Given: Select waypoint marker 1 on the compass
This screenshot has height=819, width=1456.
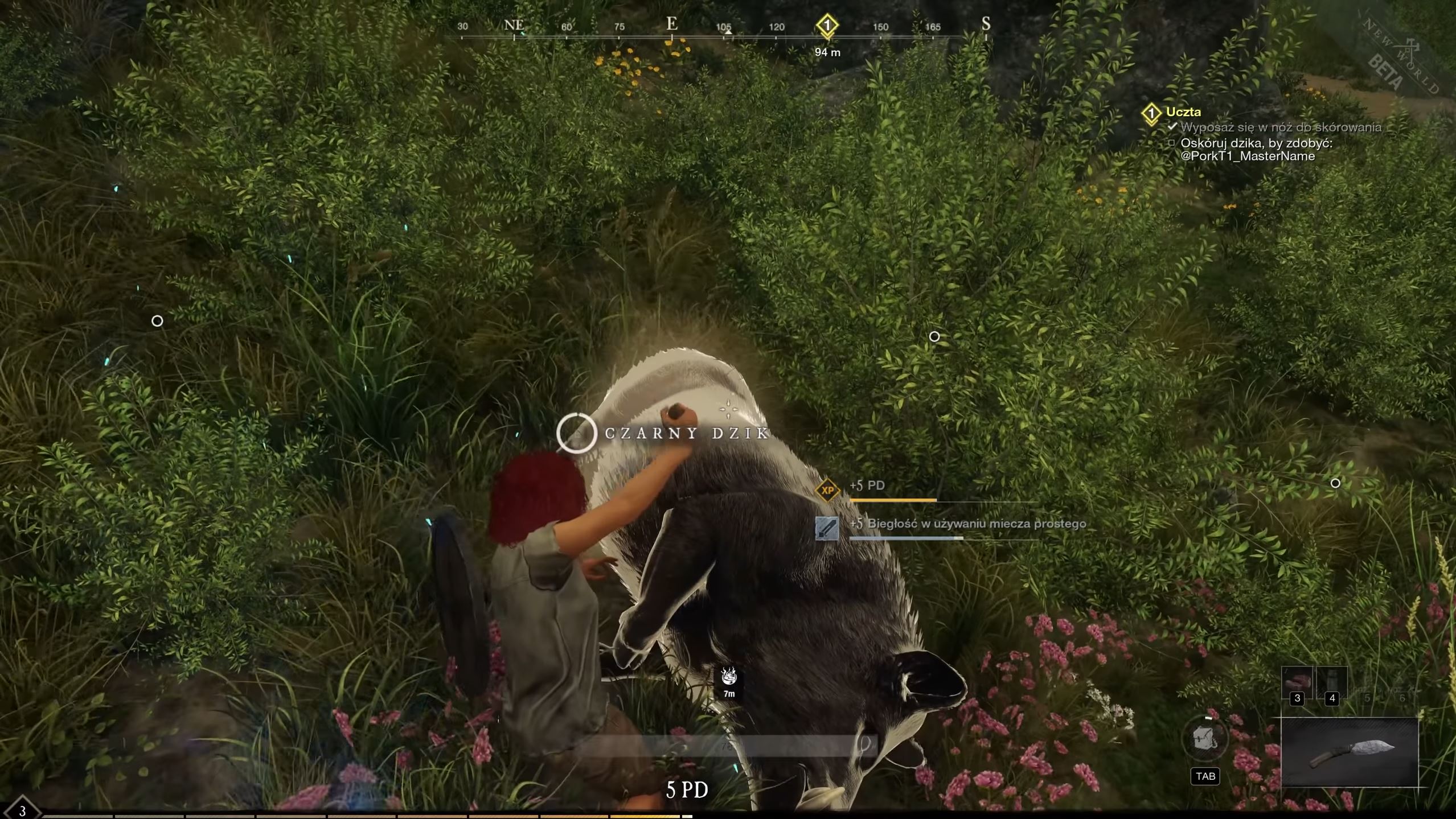Looking at the screenshot, I should (827, 25).
